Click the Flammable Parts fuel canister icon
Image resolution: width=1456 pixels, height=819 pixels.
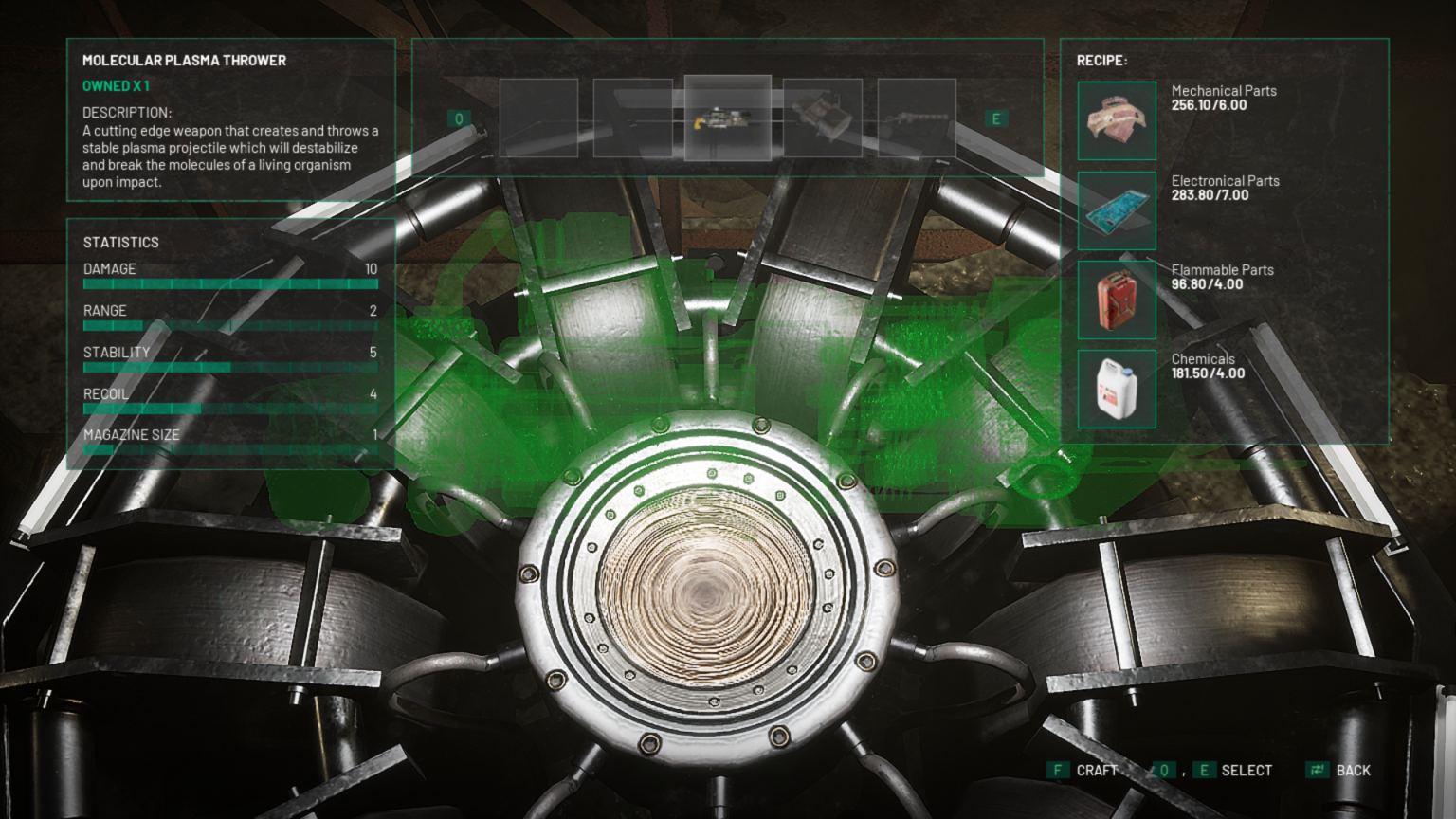pos(1116,300)
